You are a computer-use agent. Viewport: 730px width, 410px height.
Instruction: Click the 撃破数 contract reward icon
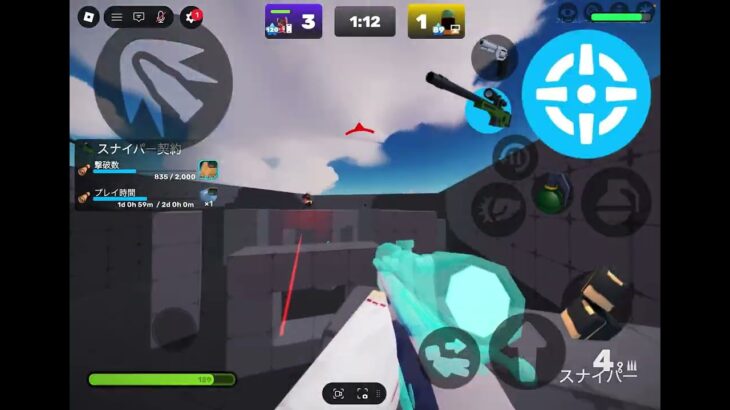pos(208,169)
